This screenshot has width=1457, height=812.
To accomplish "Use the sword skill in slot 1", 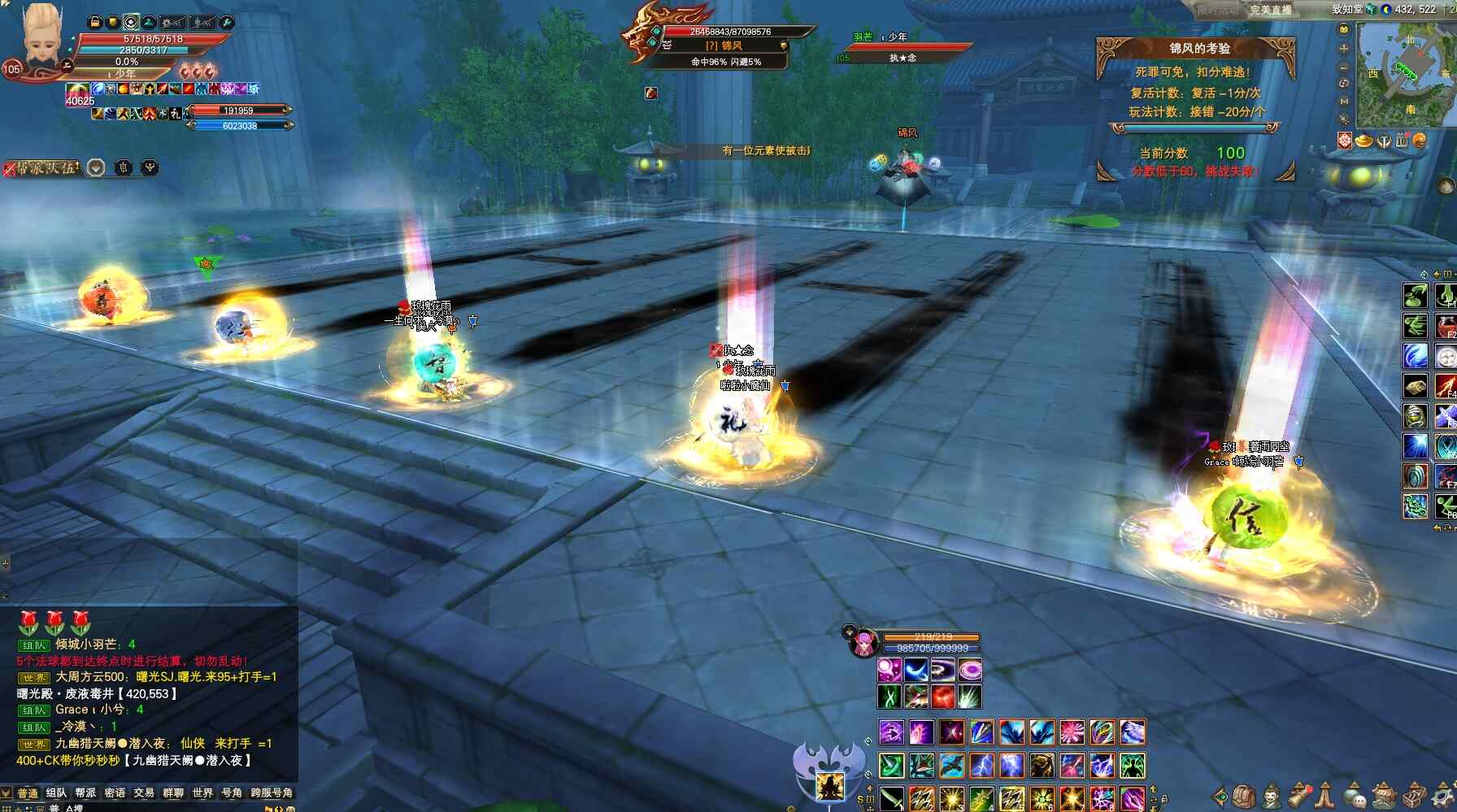I will tap(891, 797).
